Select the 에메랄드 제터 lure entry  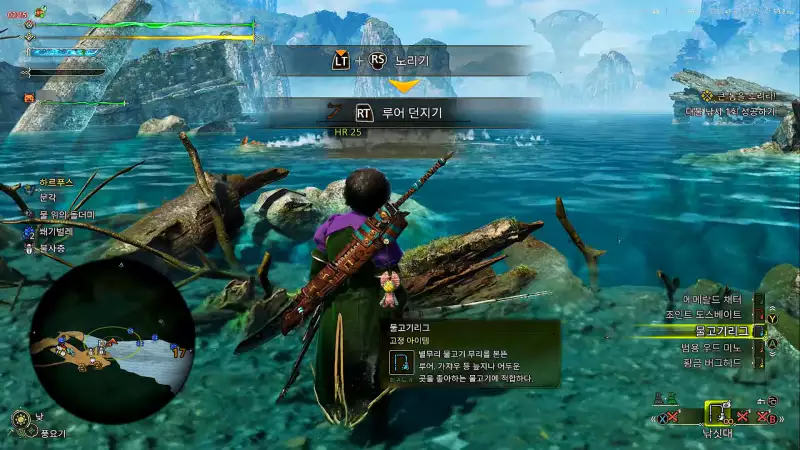point(711,299)
